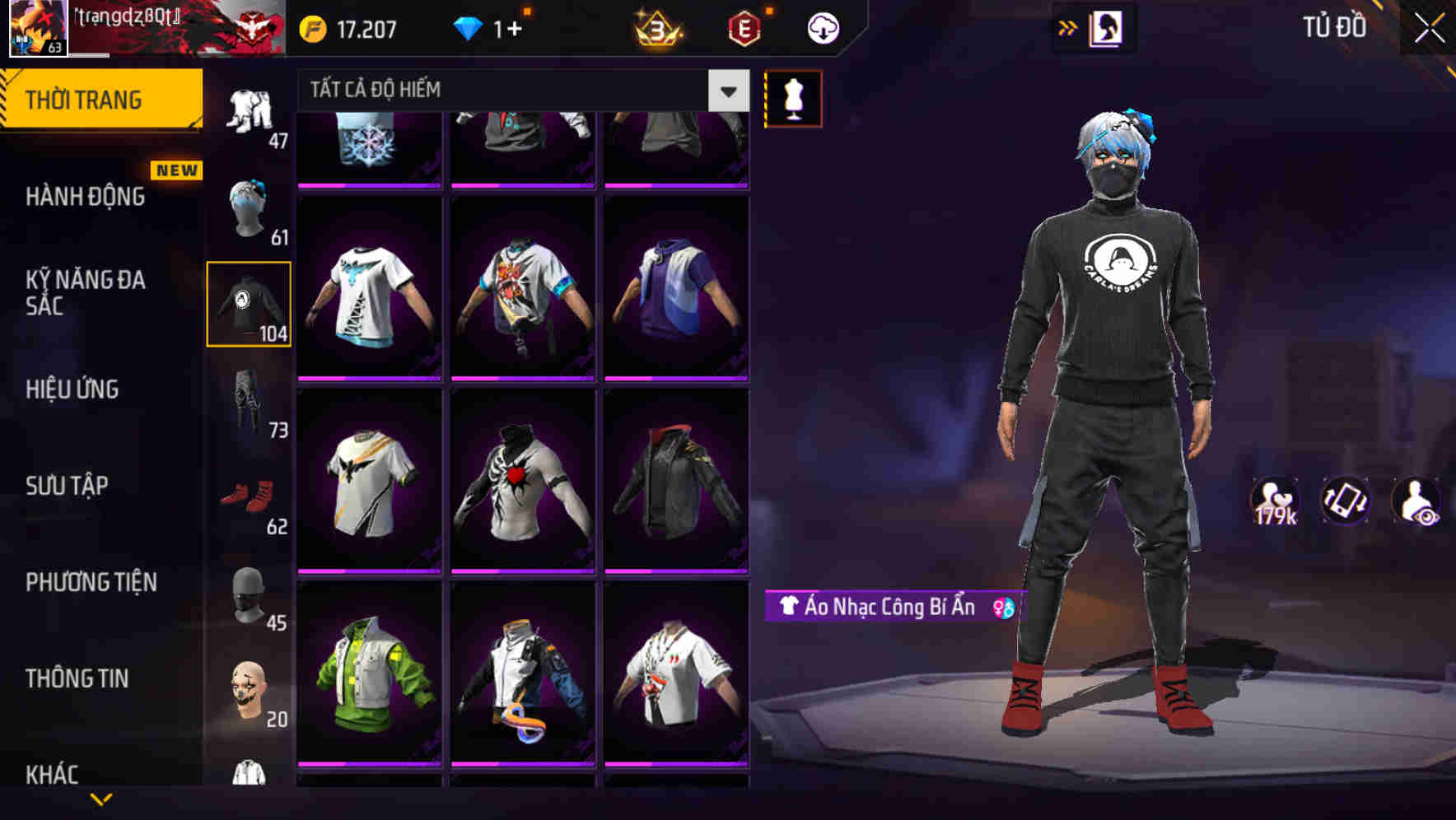The height and width of the screenshot is (820, 1456).
Task: Select the equipped black sweater slot showing 104
Action: click(x=250, y=303)
